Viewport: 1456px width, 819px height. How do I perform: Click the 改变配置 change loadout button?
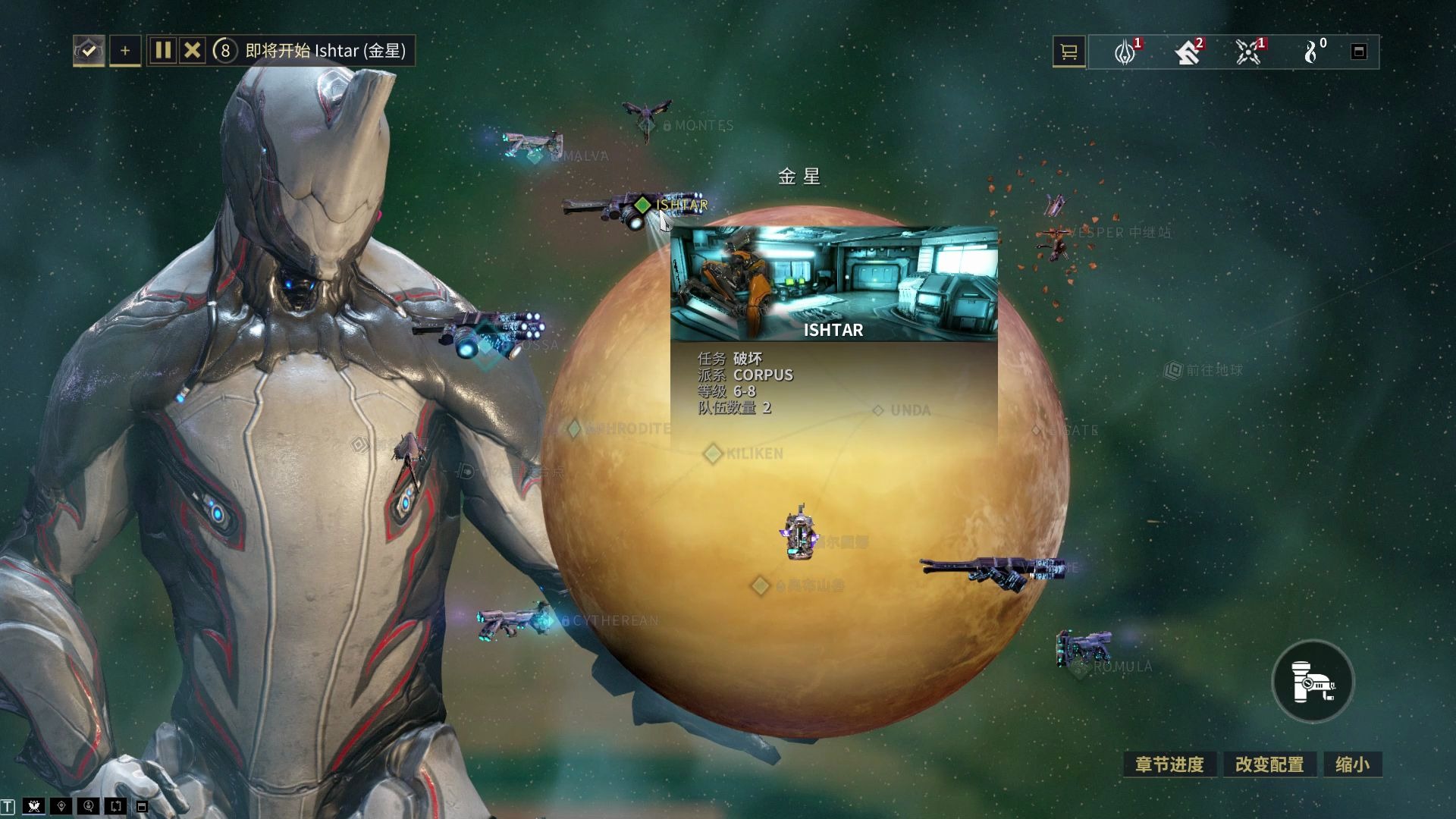(1269, 764)
